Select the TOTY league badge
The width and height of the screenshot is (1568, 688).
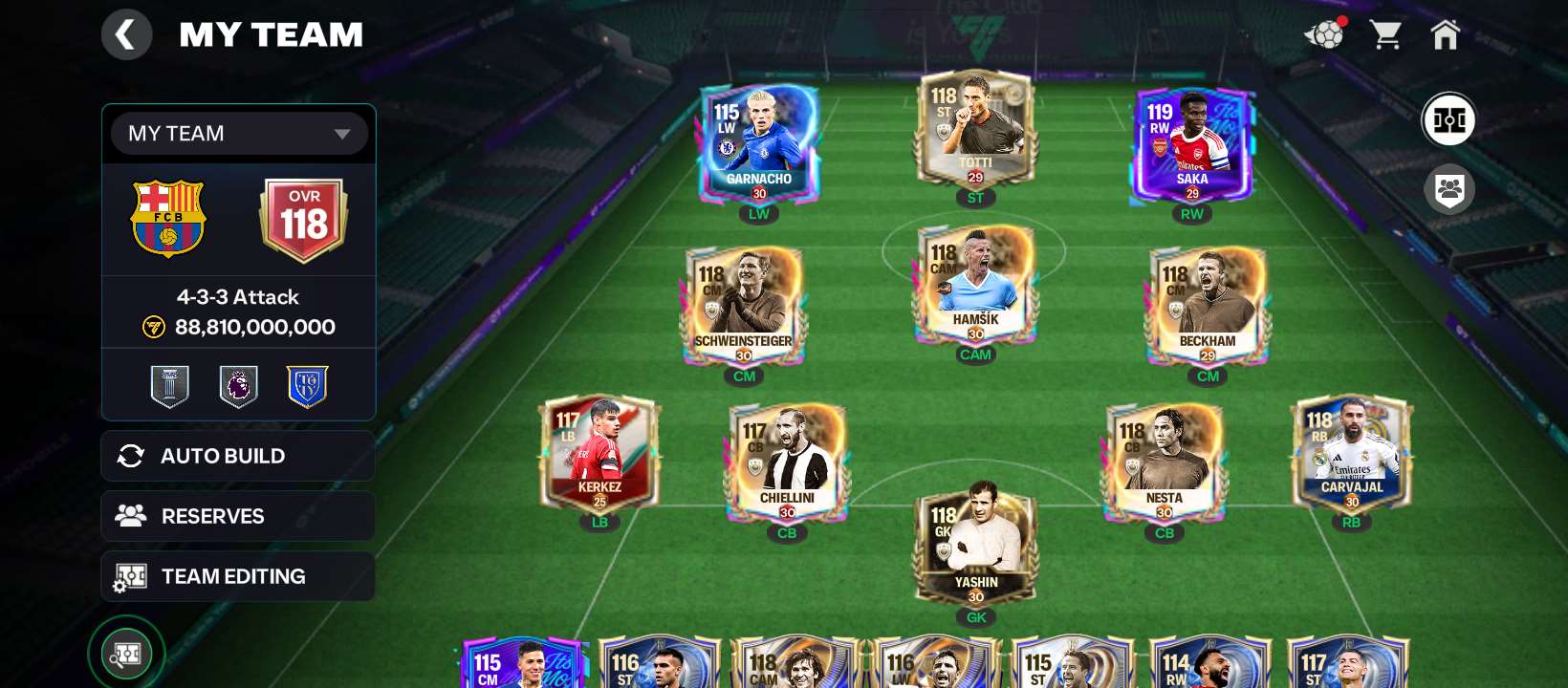point(307,385)
